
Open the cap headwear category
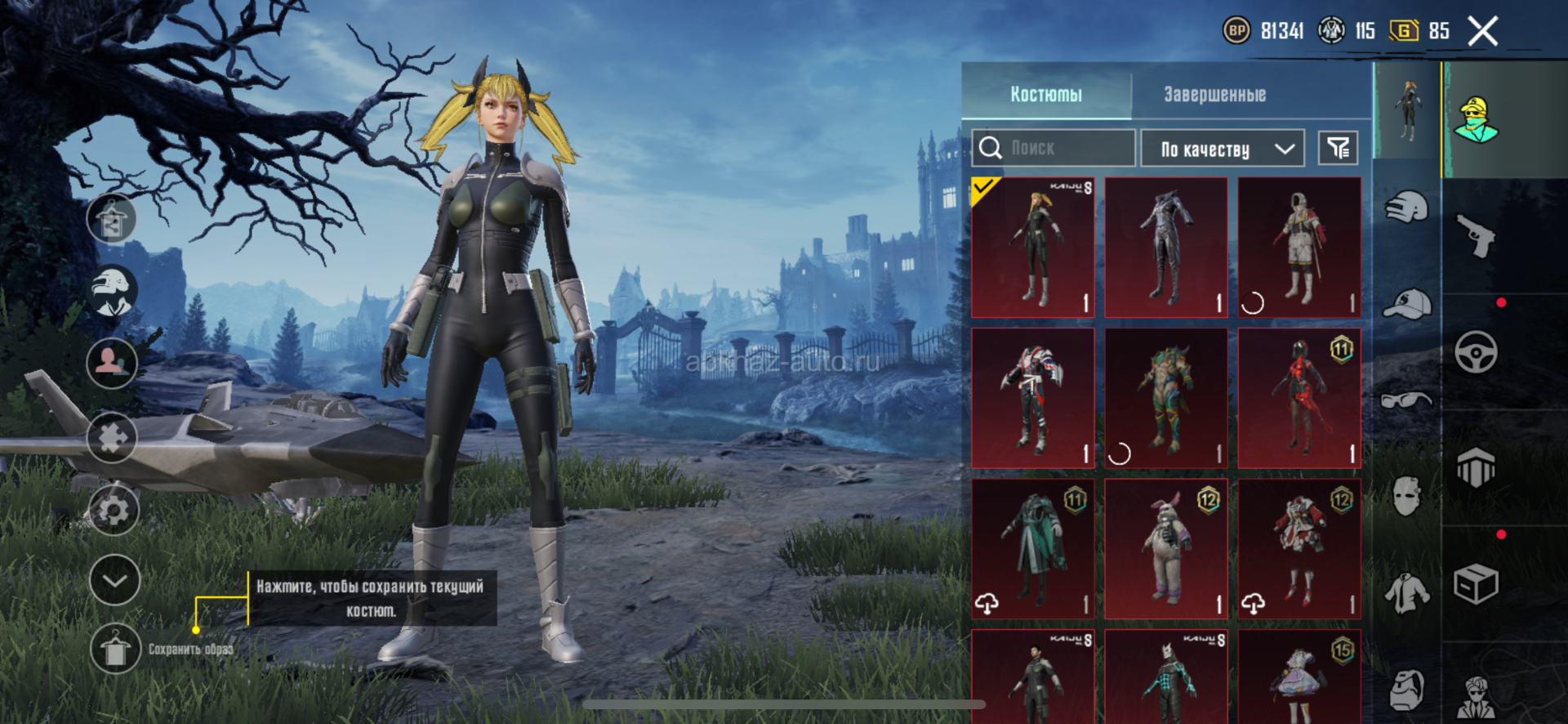point(1407,304)
